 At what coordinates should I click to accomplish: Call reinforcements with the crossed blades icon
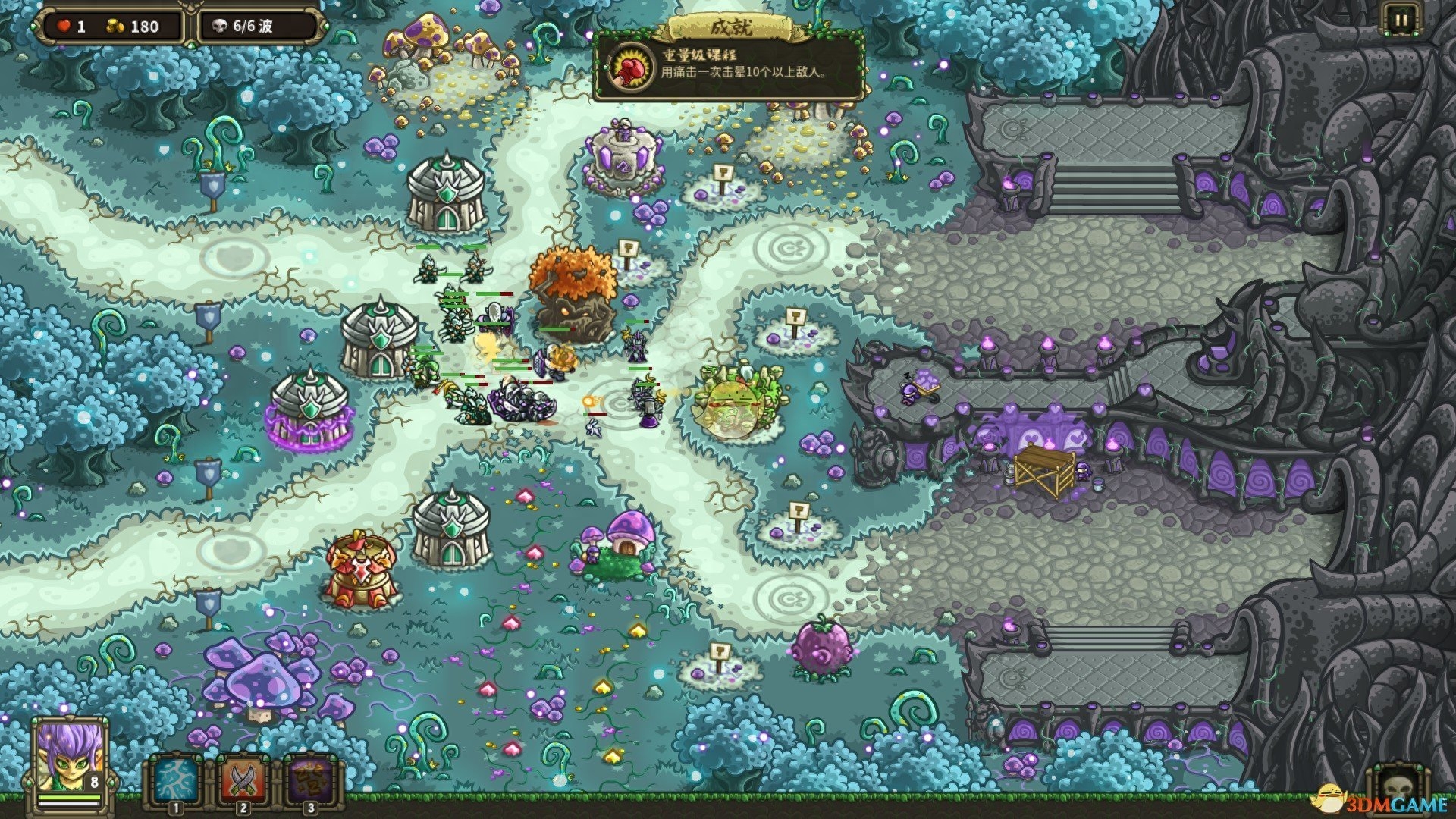(243, 780)
